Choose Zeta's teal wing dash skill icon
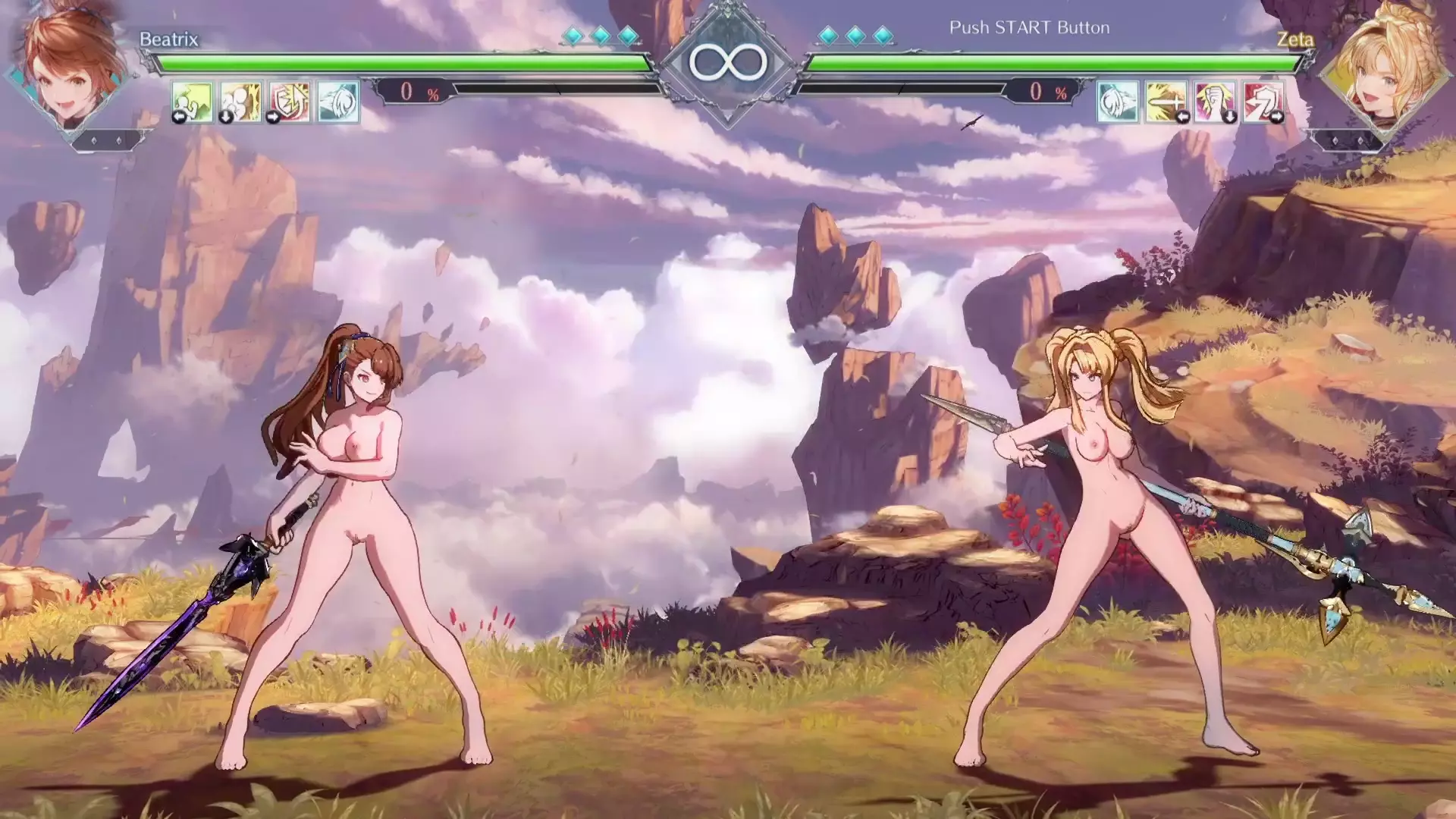Viewport: 1456px width, 819px height. pos(1117,101)
